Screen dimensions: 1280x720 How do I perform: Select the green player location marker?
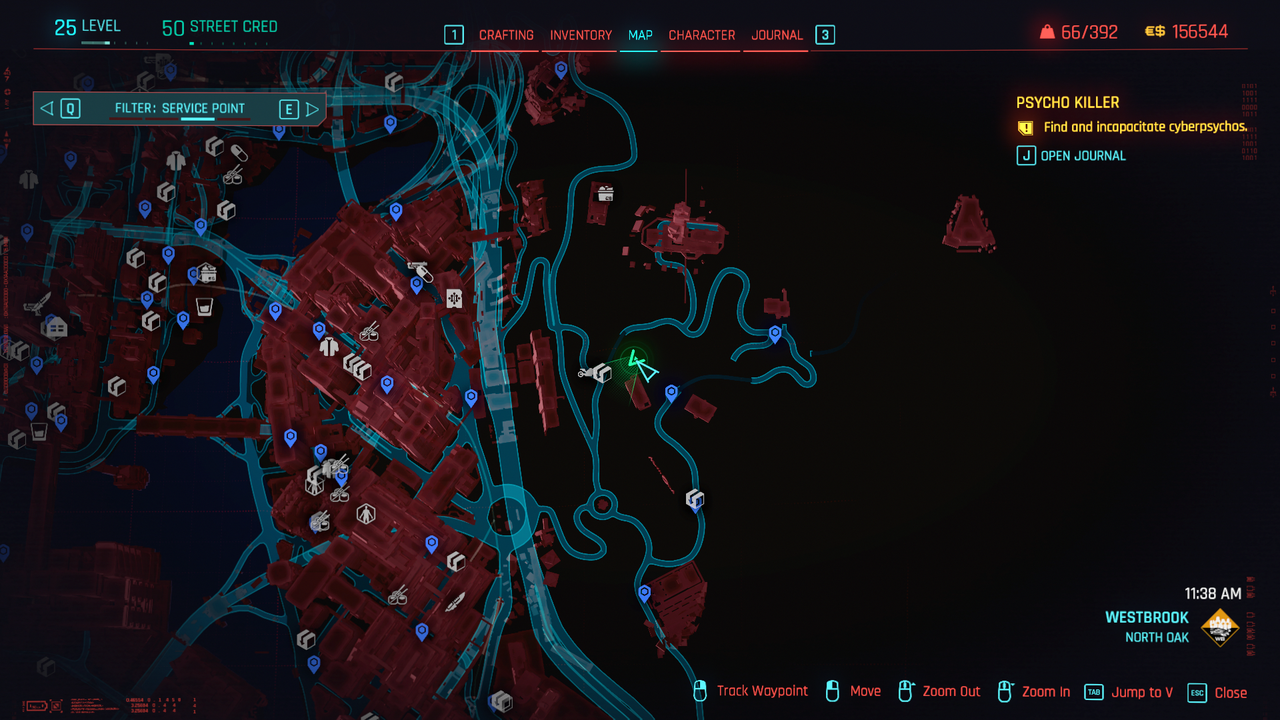(640, 366)
